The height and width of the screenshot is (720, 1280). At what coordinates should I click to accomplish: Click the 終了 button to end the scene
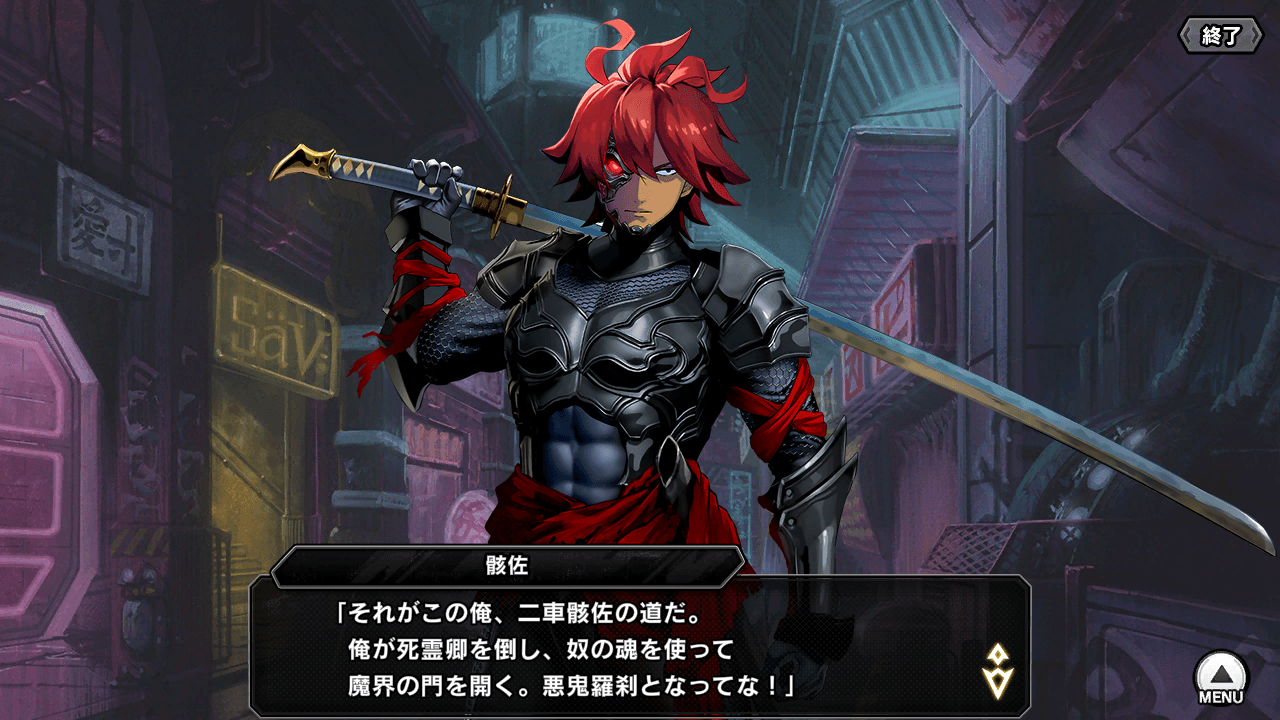click(1220, 36)
